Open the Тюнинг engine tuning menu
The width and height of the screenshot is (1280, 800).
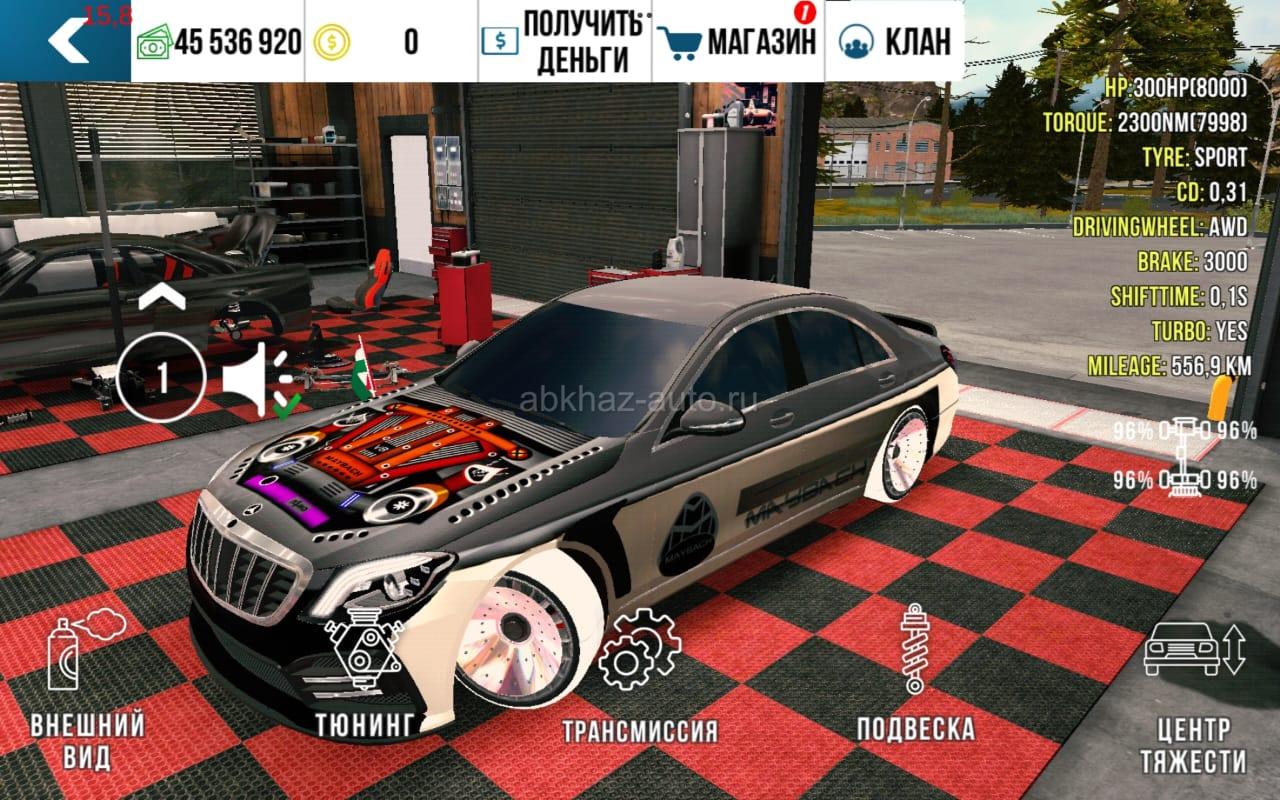point(364,680)
